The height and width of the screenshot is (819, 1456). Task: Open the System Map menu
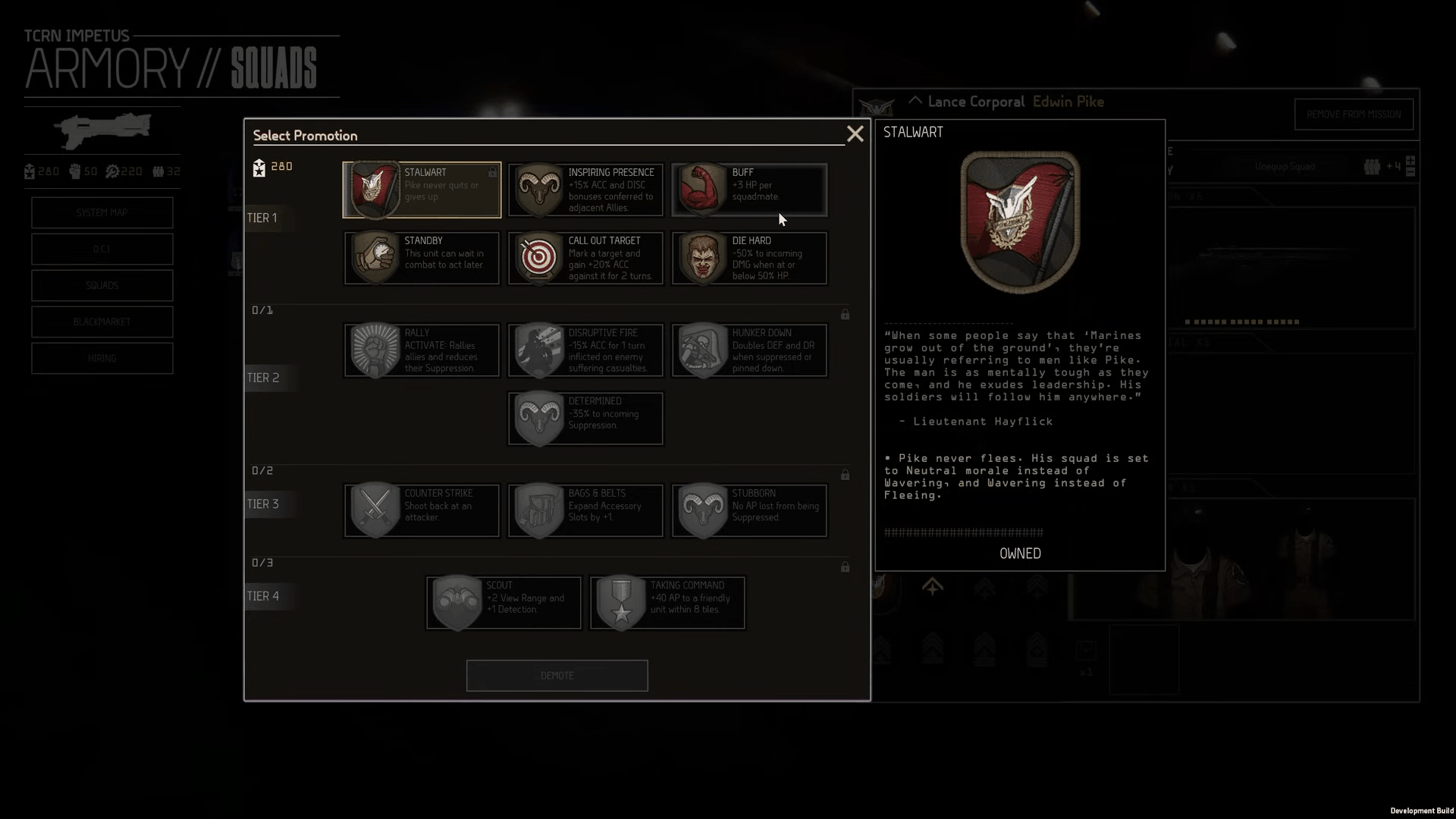(x=102, y=213)
